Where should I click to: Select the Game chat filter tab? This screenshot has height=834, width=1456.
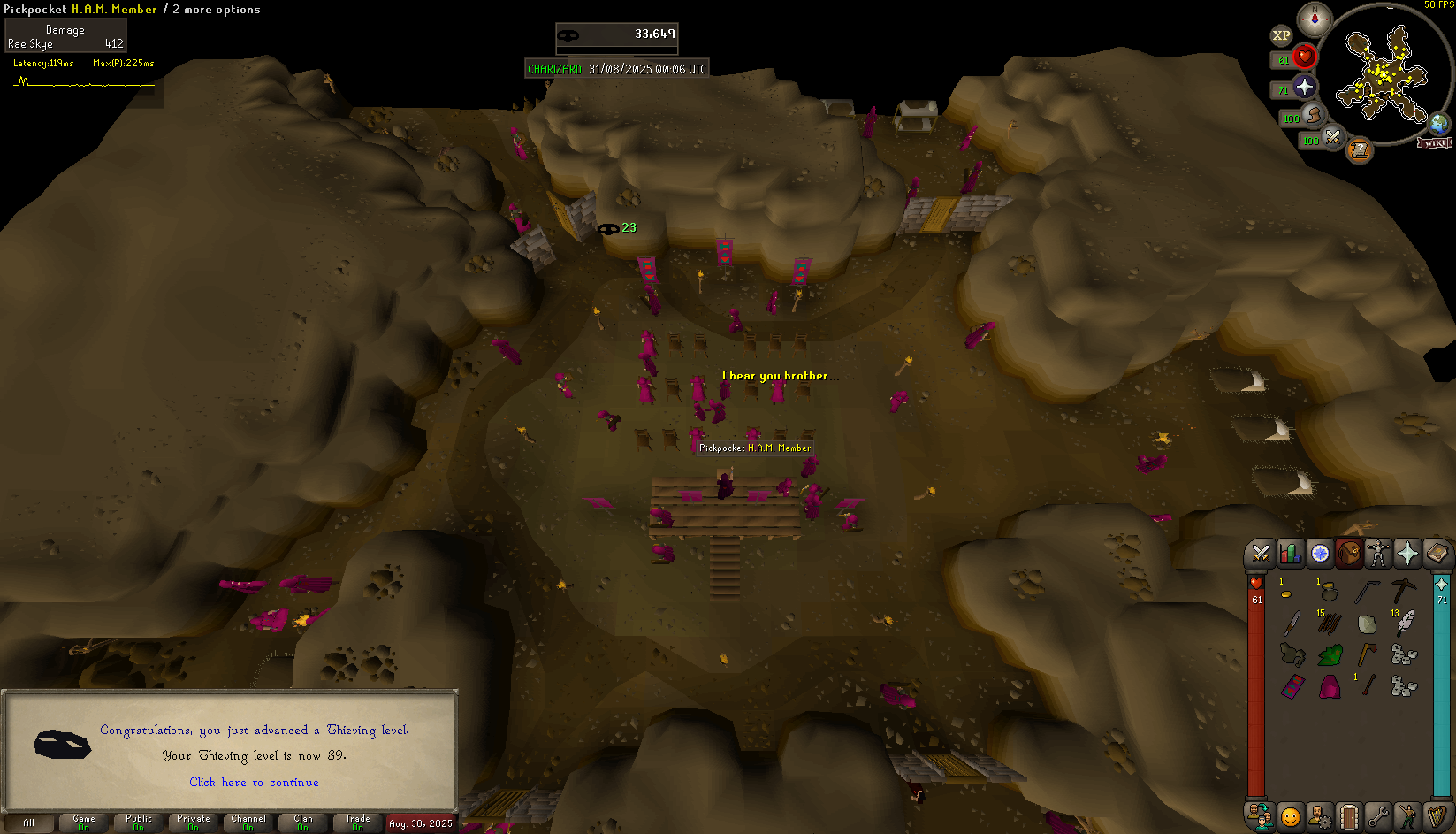[83, 823]
